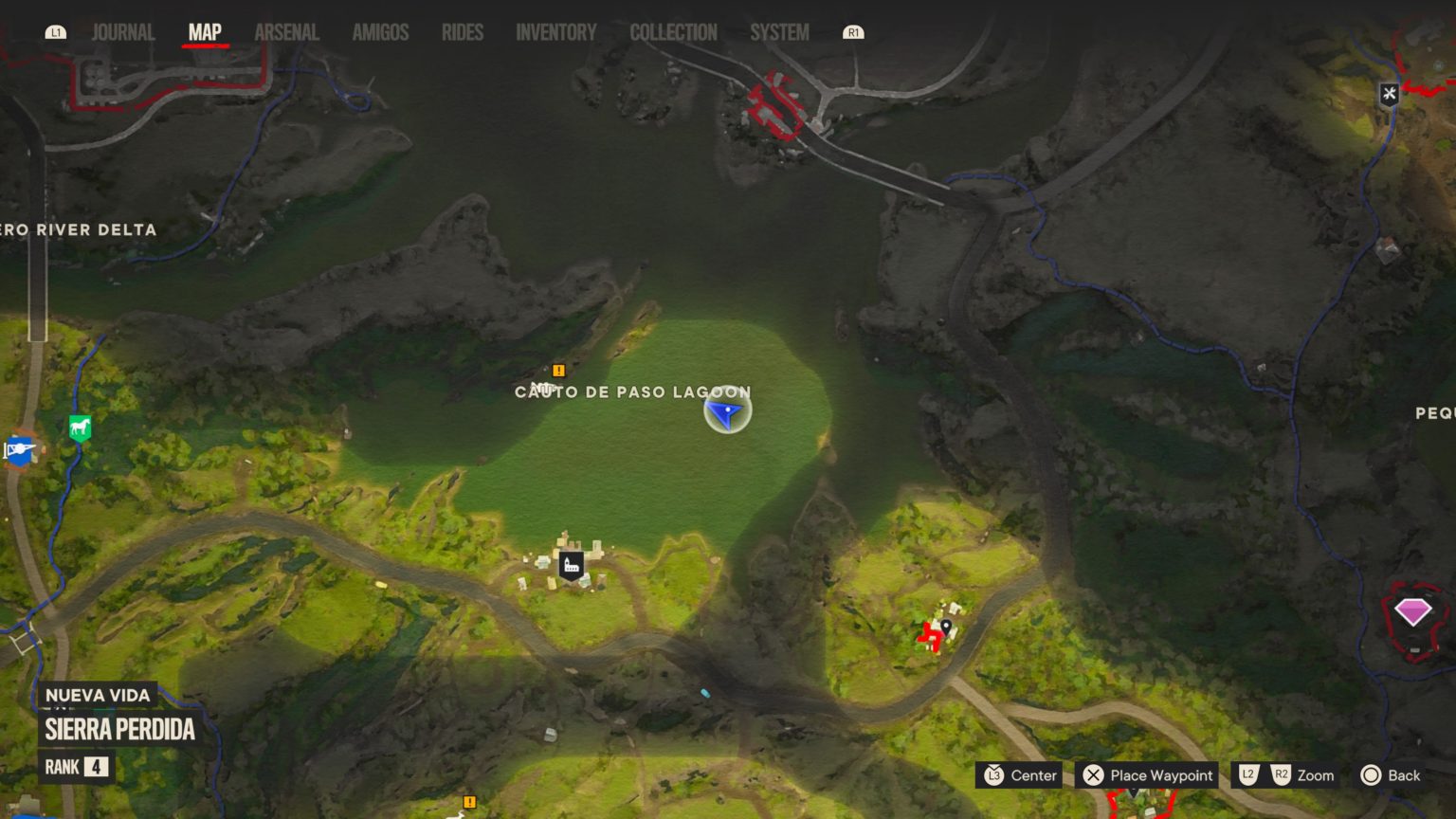The width and height of the screenshot is (1456, 819).
Task: Select the factory building icon below the lagoon
Action: 569,563
